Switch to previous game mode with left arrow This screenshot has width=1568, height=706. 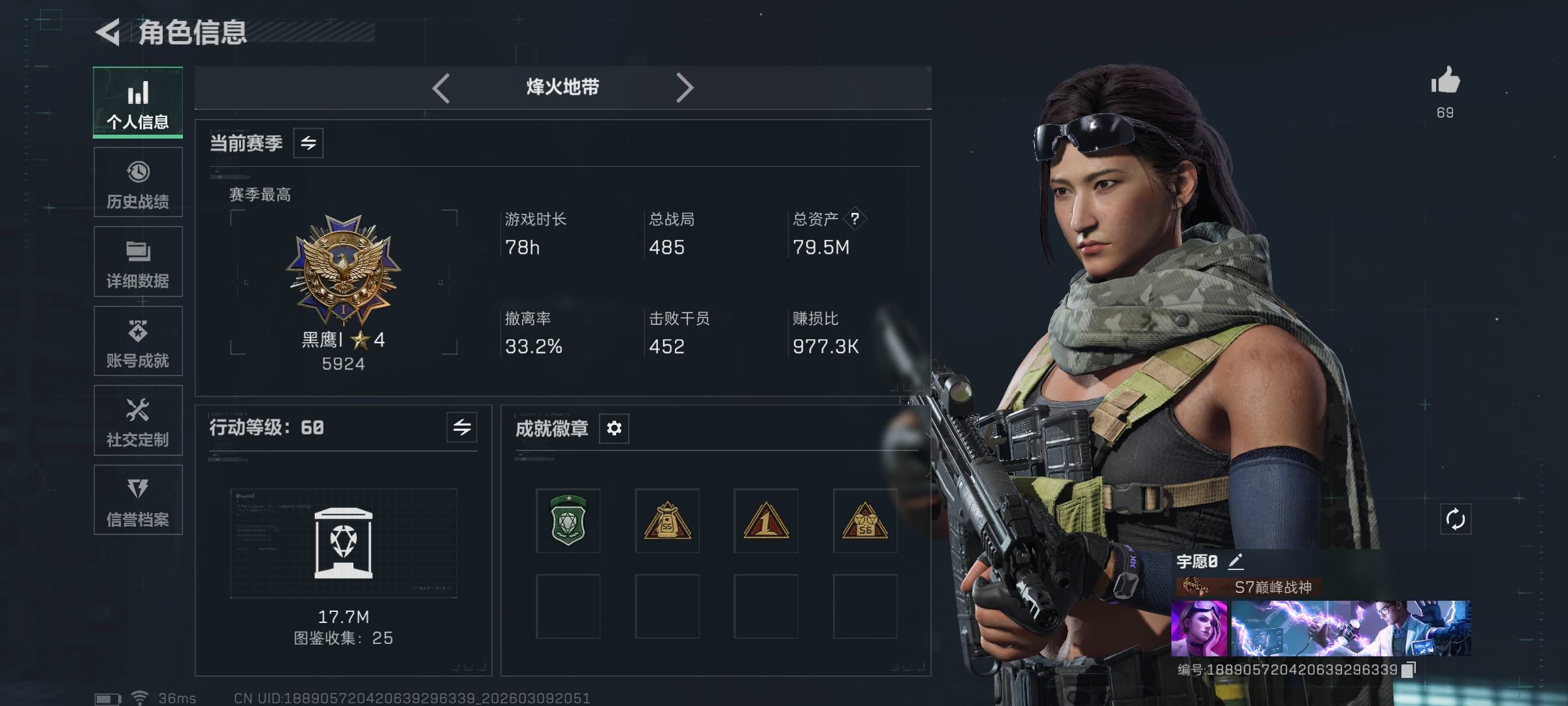(x=441, y=88)
